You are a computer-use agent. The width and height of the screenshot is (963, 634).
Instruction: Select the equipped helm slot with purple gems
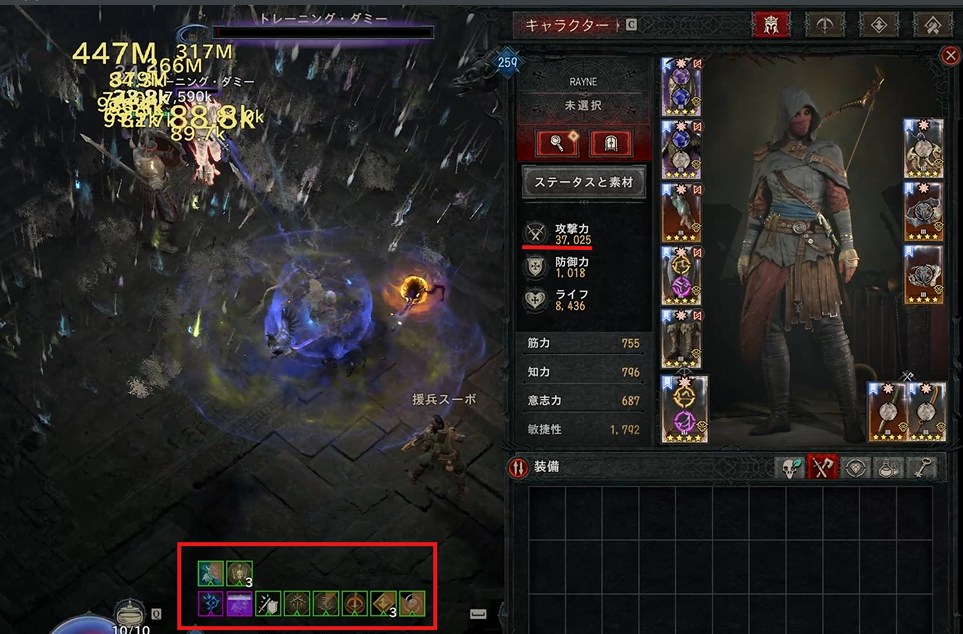click(680, 88)
